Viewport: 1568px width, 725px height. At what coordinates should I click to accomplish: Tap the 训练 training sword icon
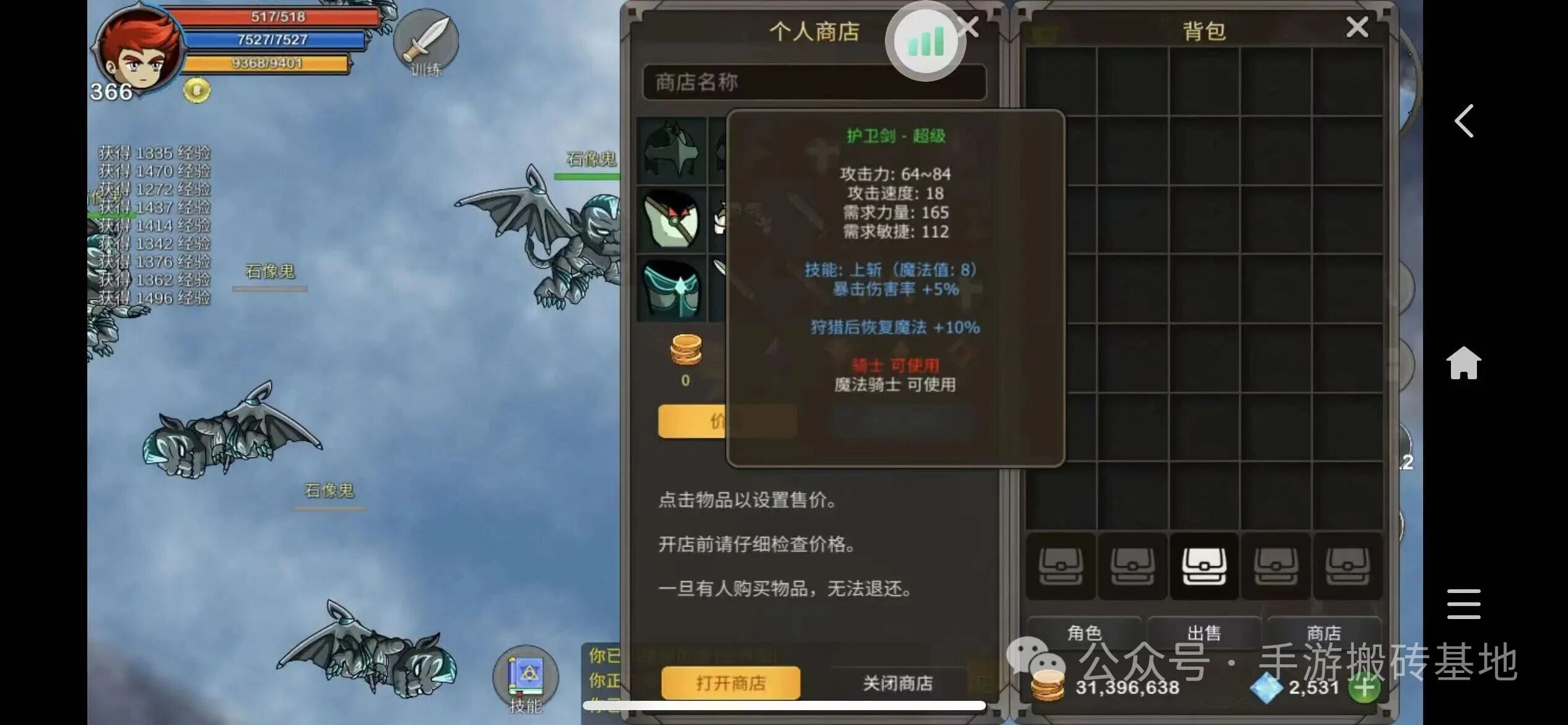point(427,42)
